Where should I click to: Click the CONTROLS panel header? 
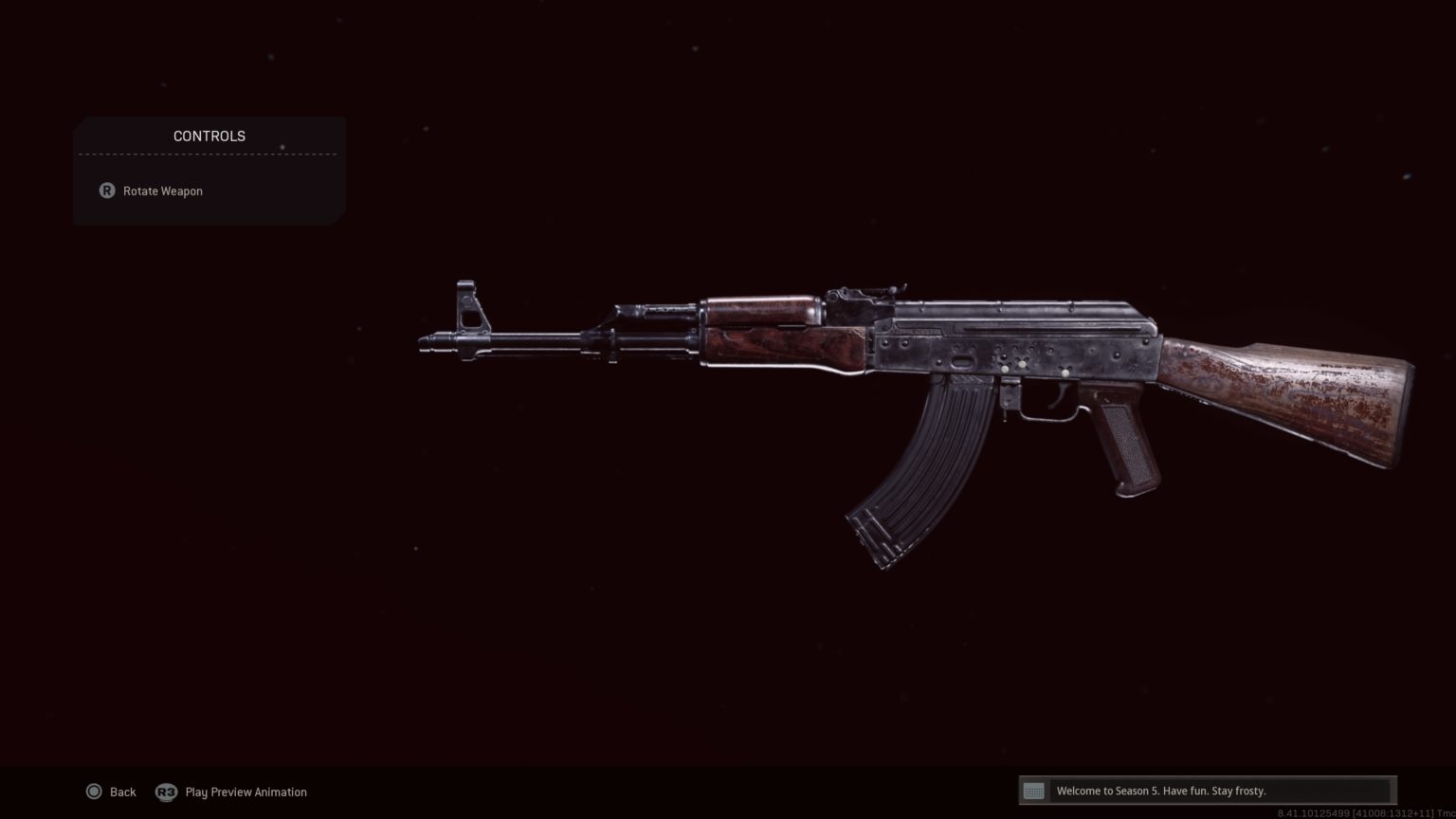pos(209,136)
